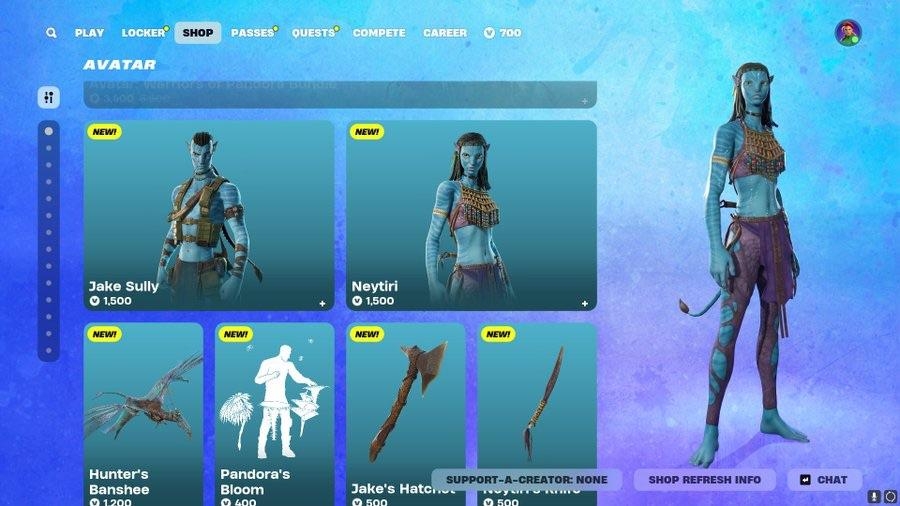Pick the Pandora's Bloom emote tile
The image size is (900, 506).
pyautogui.click(x=275, y=410)
